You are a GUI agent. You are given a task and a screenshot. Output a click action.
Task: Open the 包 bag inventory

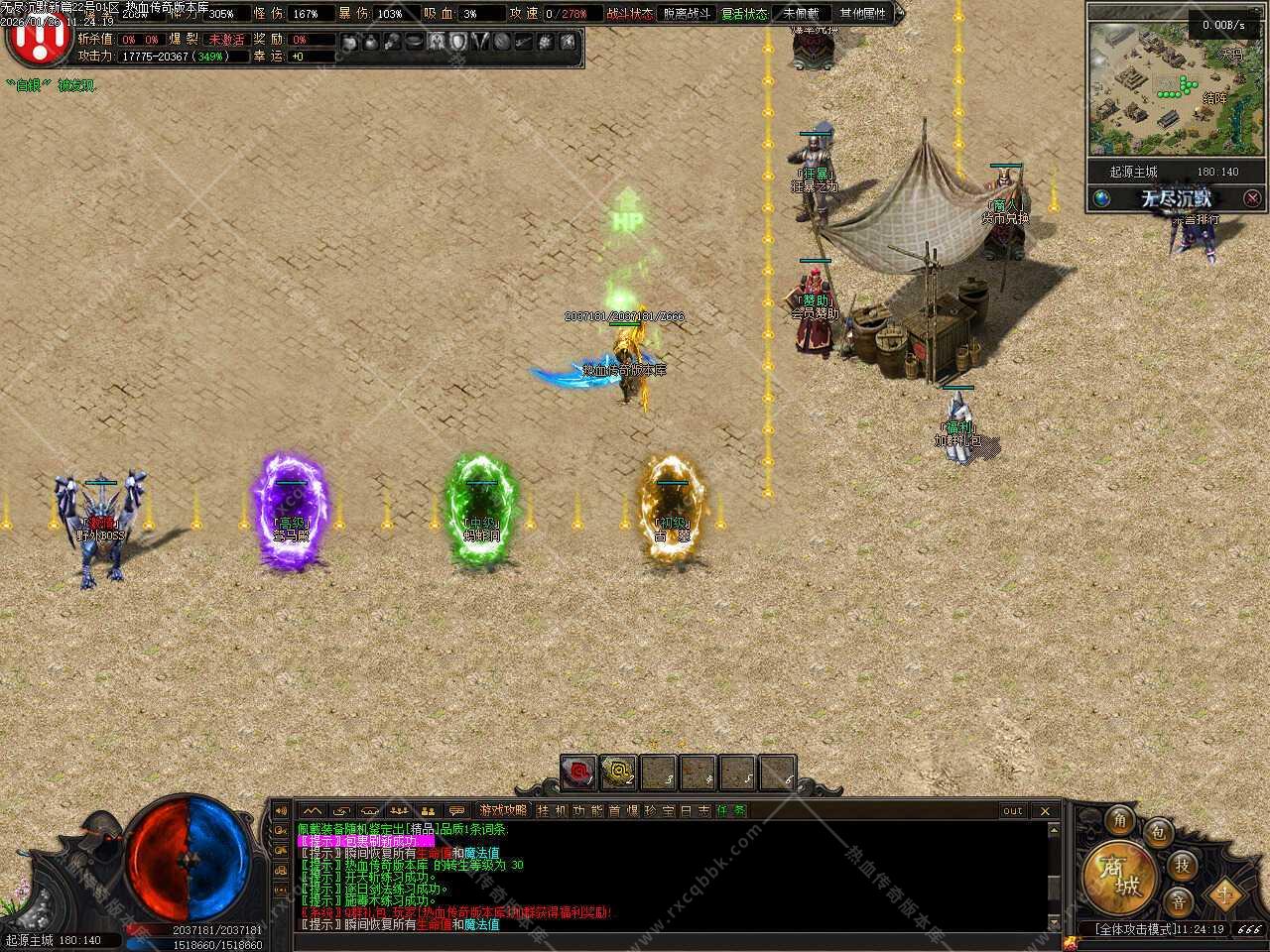click(x=1157, y=832)
